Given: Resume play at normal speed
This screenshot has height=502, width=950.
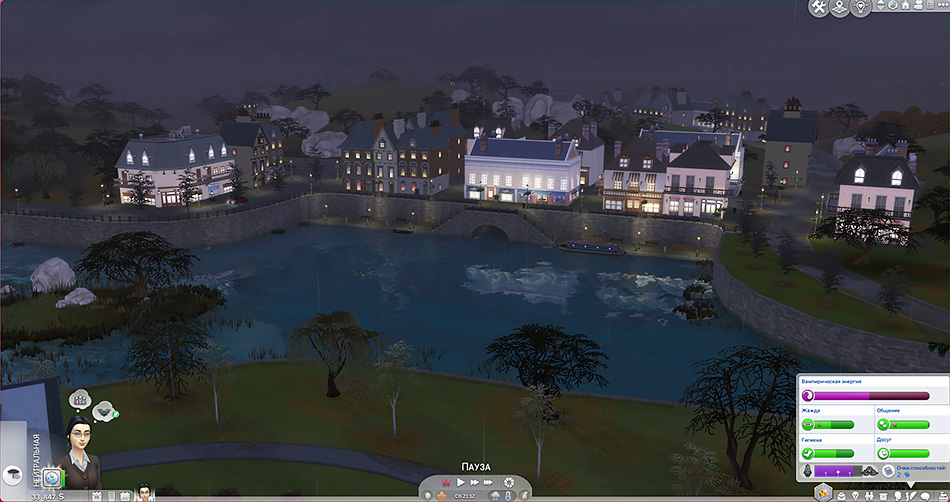Looking at the screenshot, I should pos(460,483).
